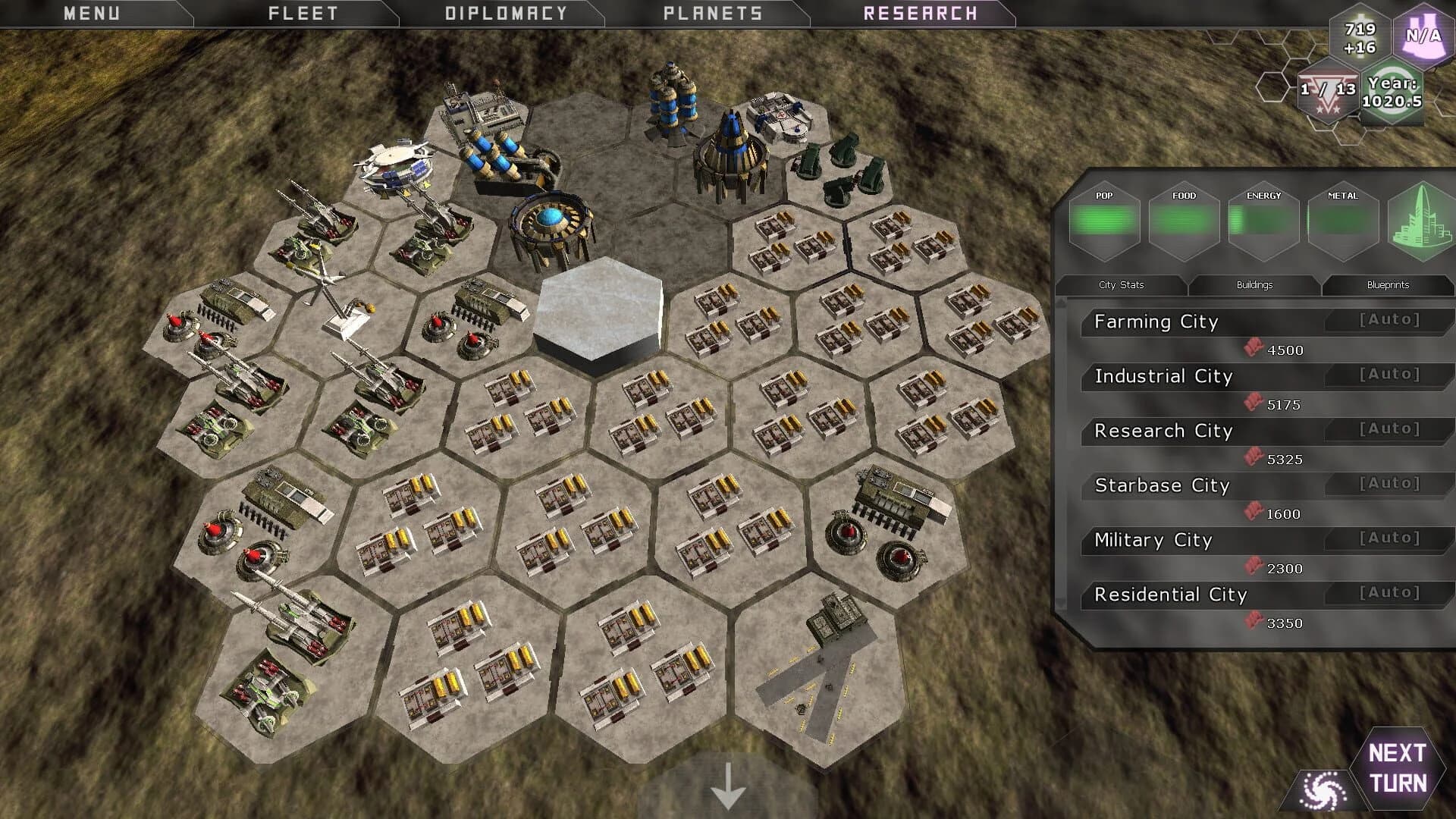Toggle Auto for Farming City
The image size is (1456, 819).
point(1389,320)
